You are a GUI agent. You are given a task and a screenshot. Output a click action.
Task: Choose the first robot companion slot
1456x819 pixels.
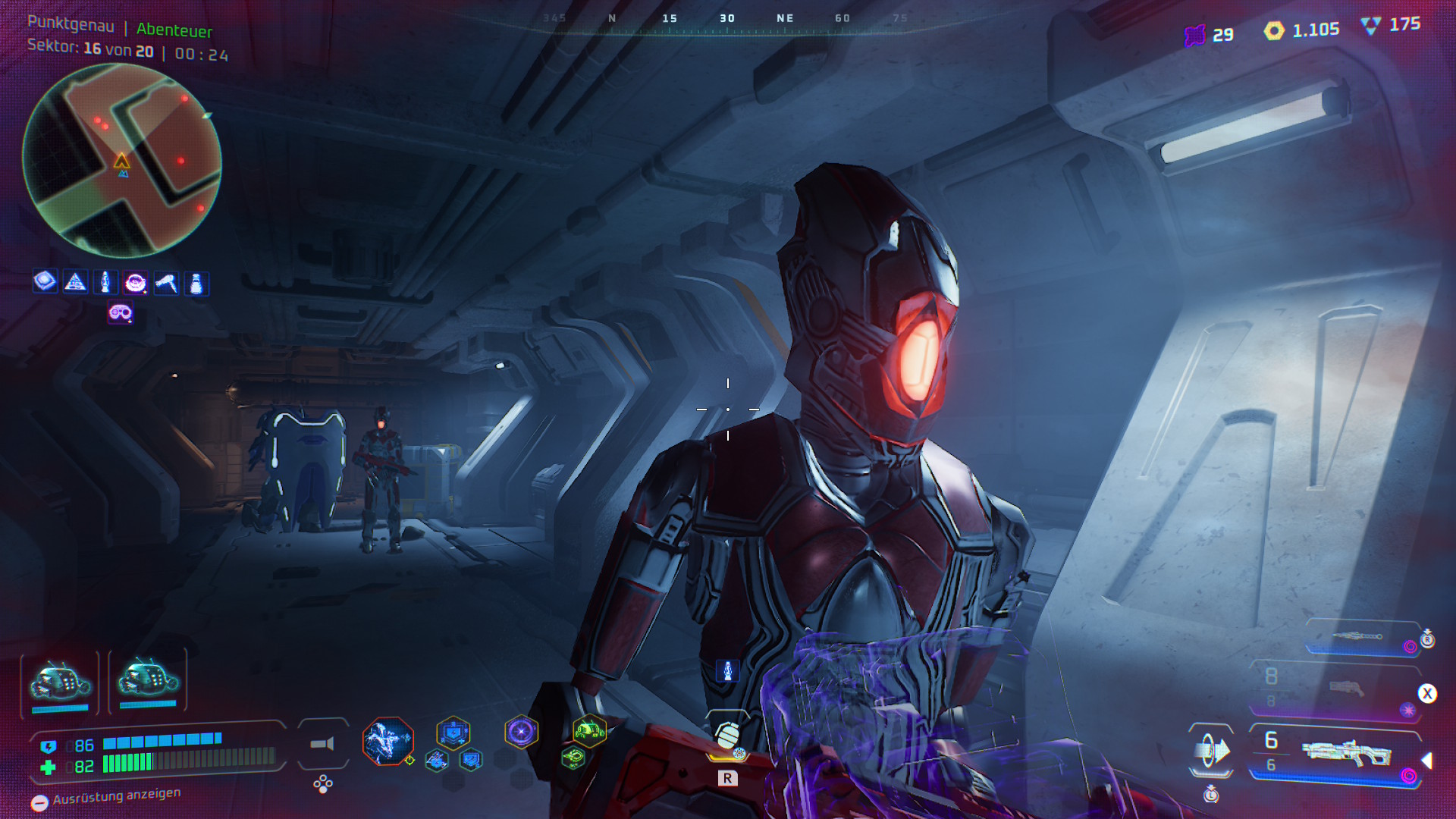pyautogui.click(x=60, y=682)
